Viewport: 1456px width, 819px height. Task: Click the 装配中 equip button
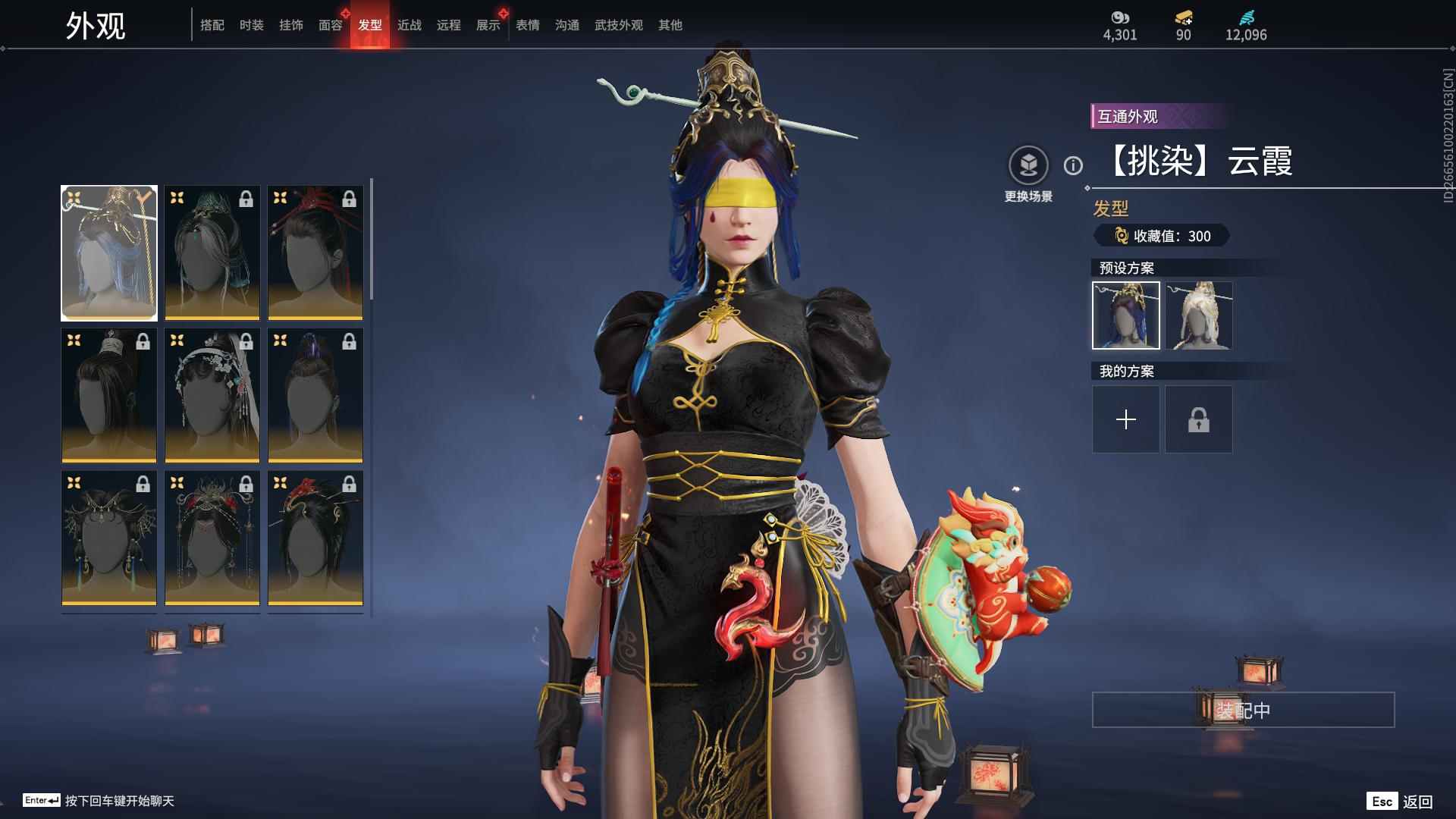(x=1243, y=710)
